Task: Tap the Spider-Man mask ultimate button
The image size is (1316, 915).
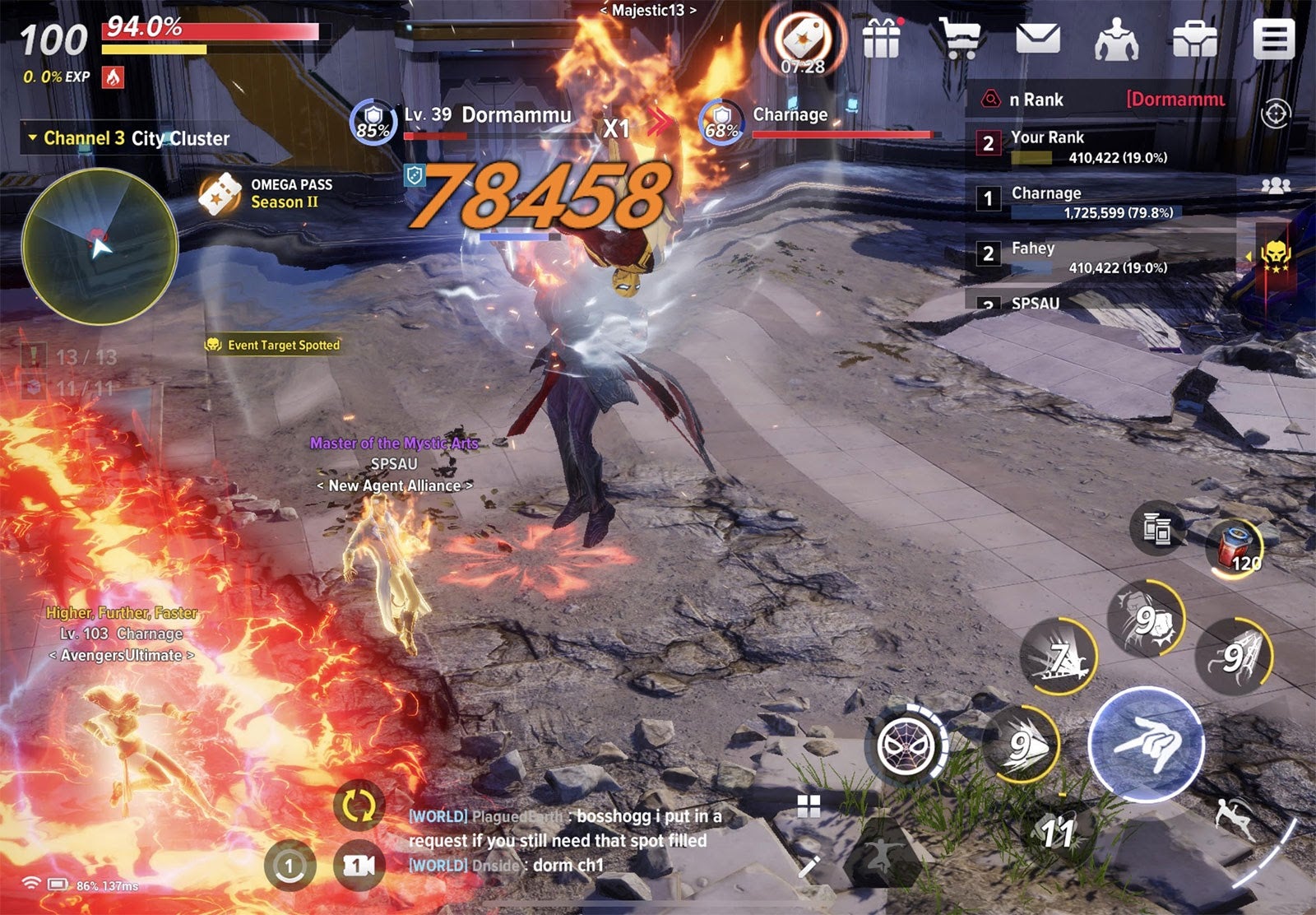Action: [906, 746]
